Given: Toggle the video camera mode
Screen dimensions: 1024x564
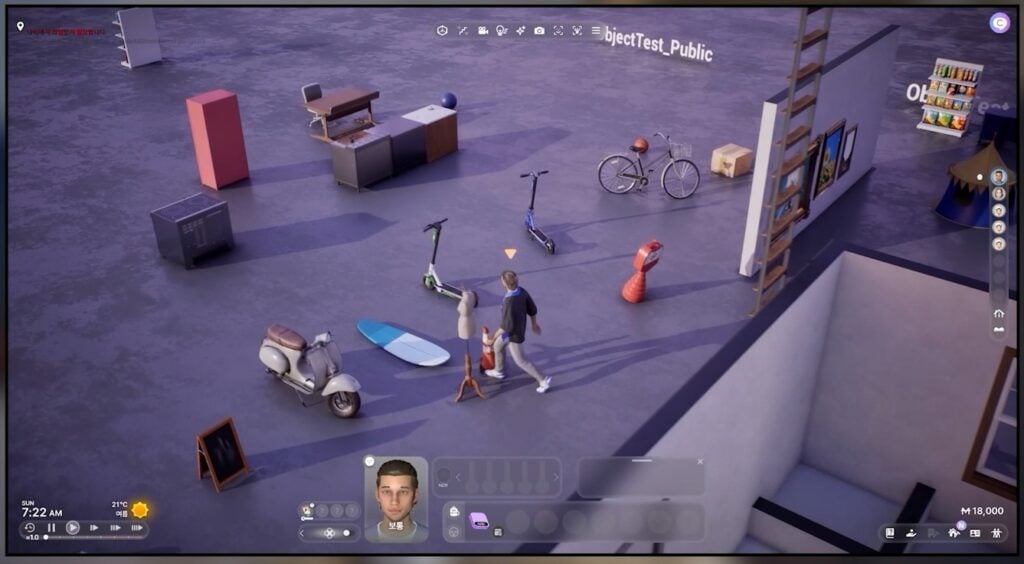Looking at the screenshot, I should tap(482, 31).
